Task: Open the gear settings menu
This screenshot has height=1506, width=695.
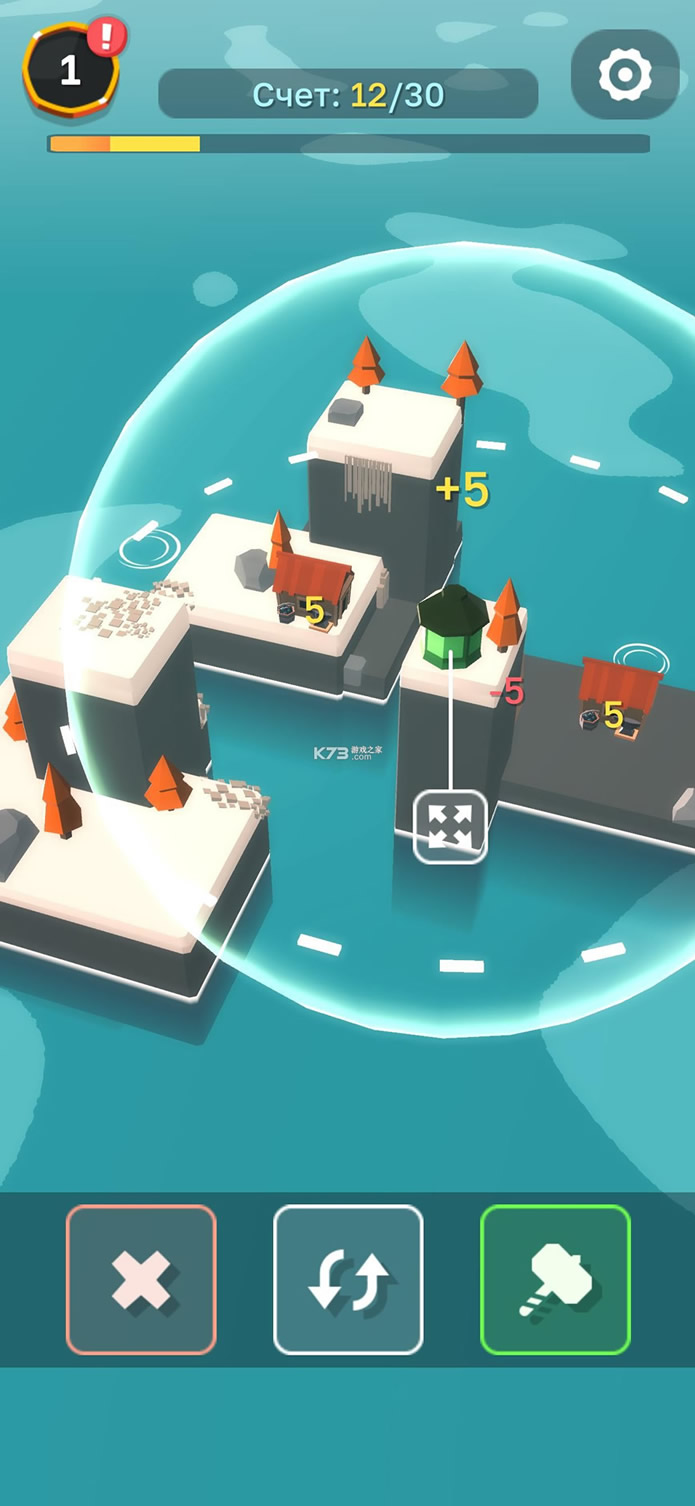Action: pyautogui.click(x=625, y=74)
